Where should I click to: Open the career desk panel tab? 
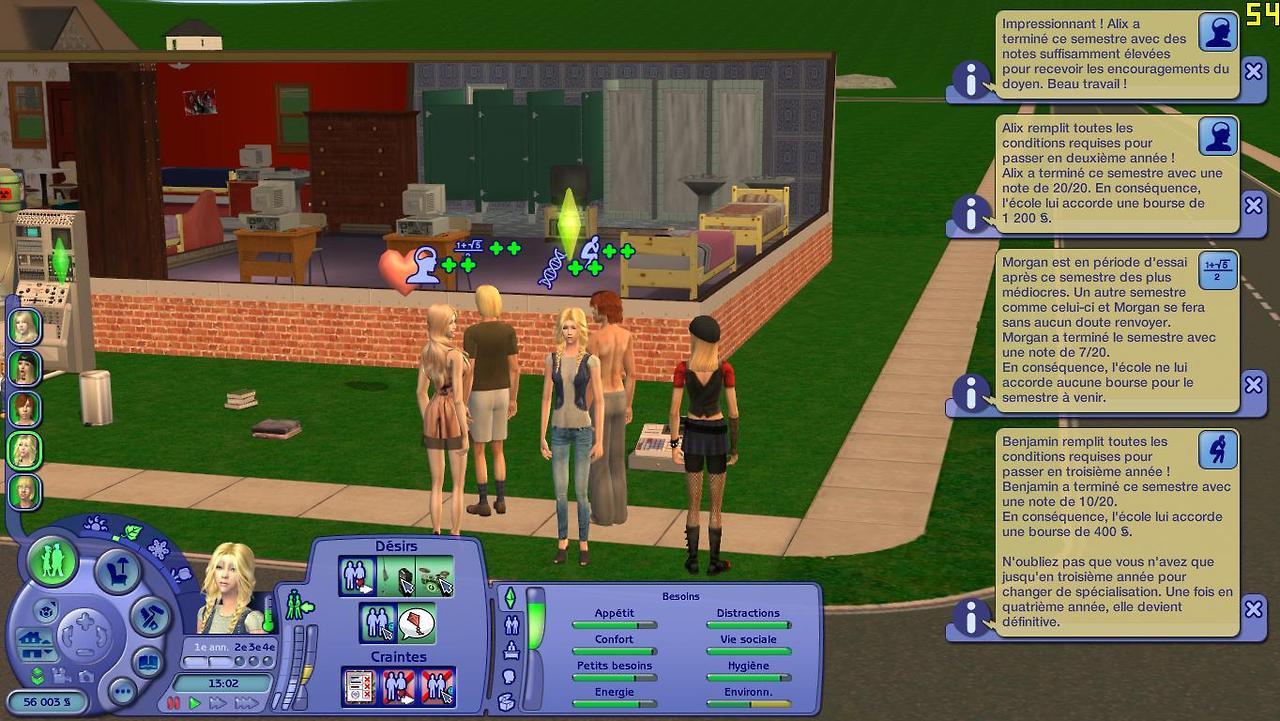tap(510, 651)
